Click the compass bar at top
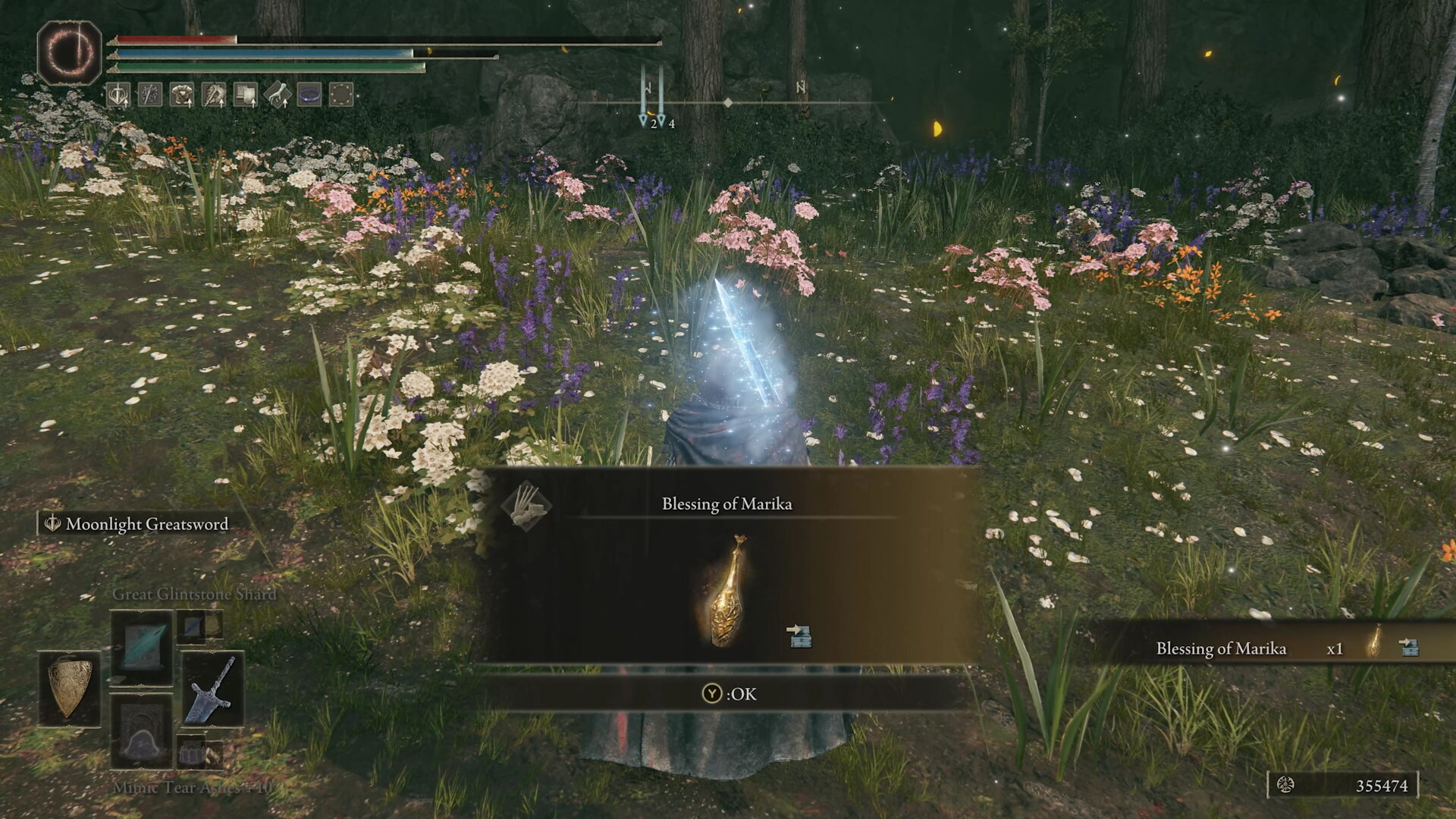1456x819 pixels. tap(728, 102)
